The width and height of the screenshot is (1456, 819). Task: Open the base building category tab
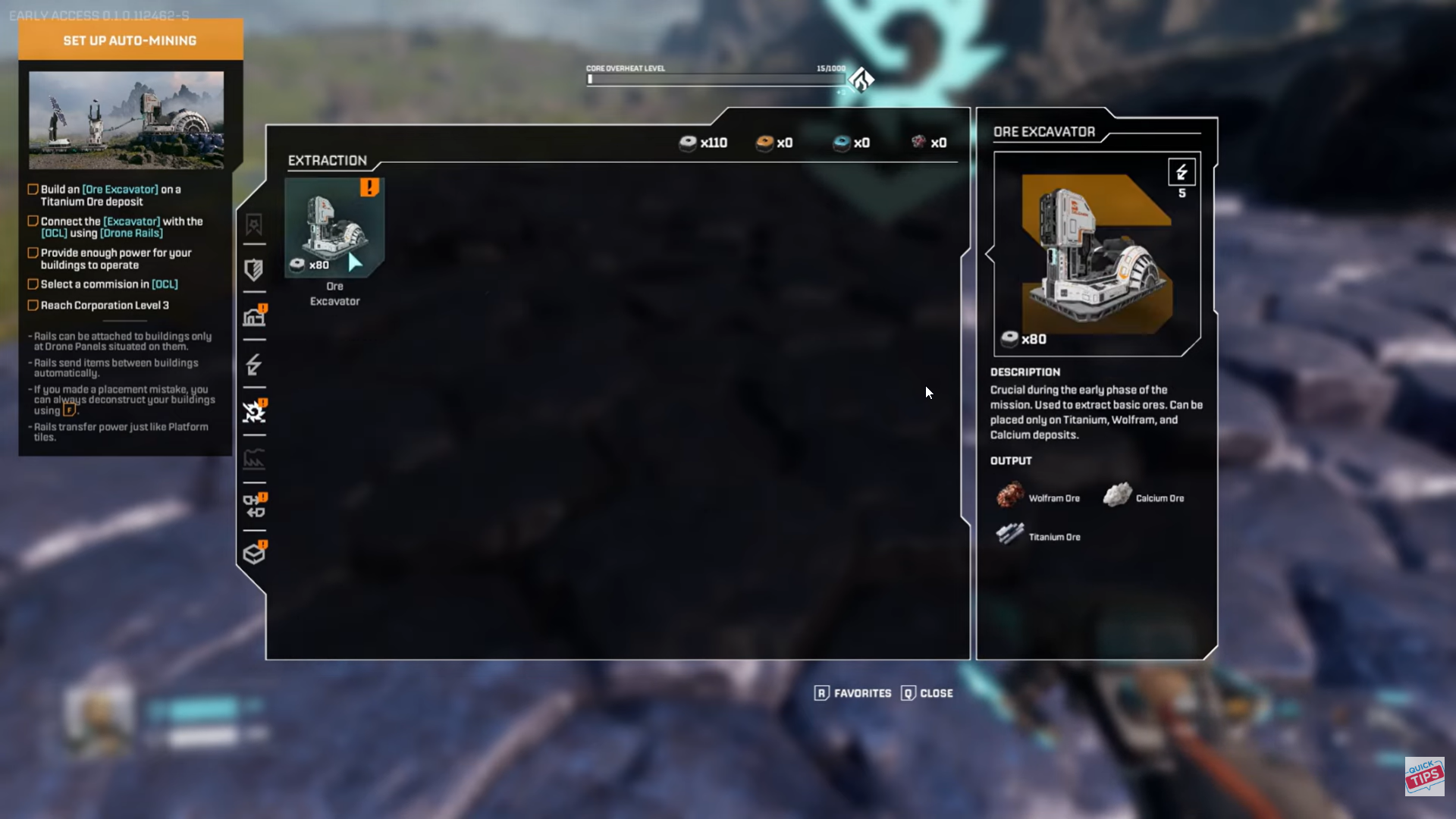click(254, 317)
